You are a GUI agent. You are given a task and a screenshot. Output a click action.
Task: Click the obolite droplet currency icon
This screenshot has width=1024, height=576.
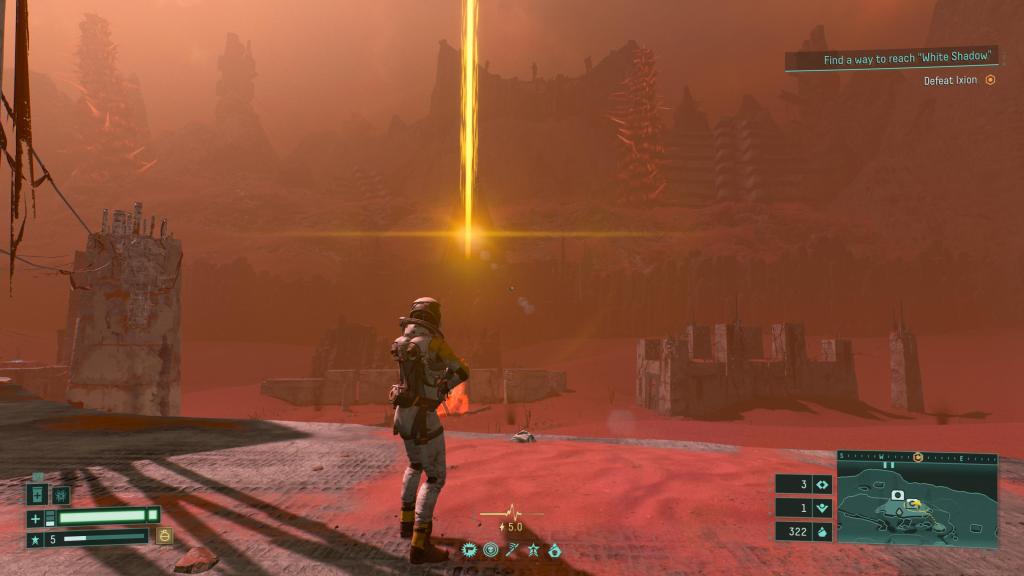[x=821, y=532]
